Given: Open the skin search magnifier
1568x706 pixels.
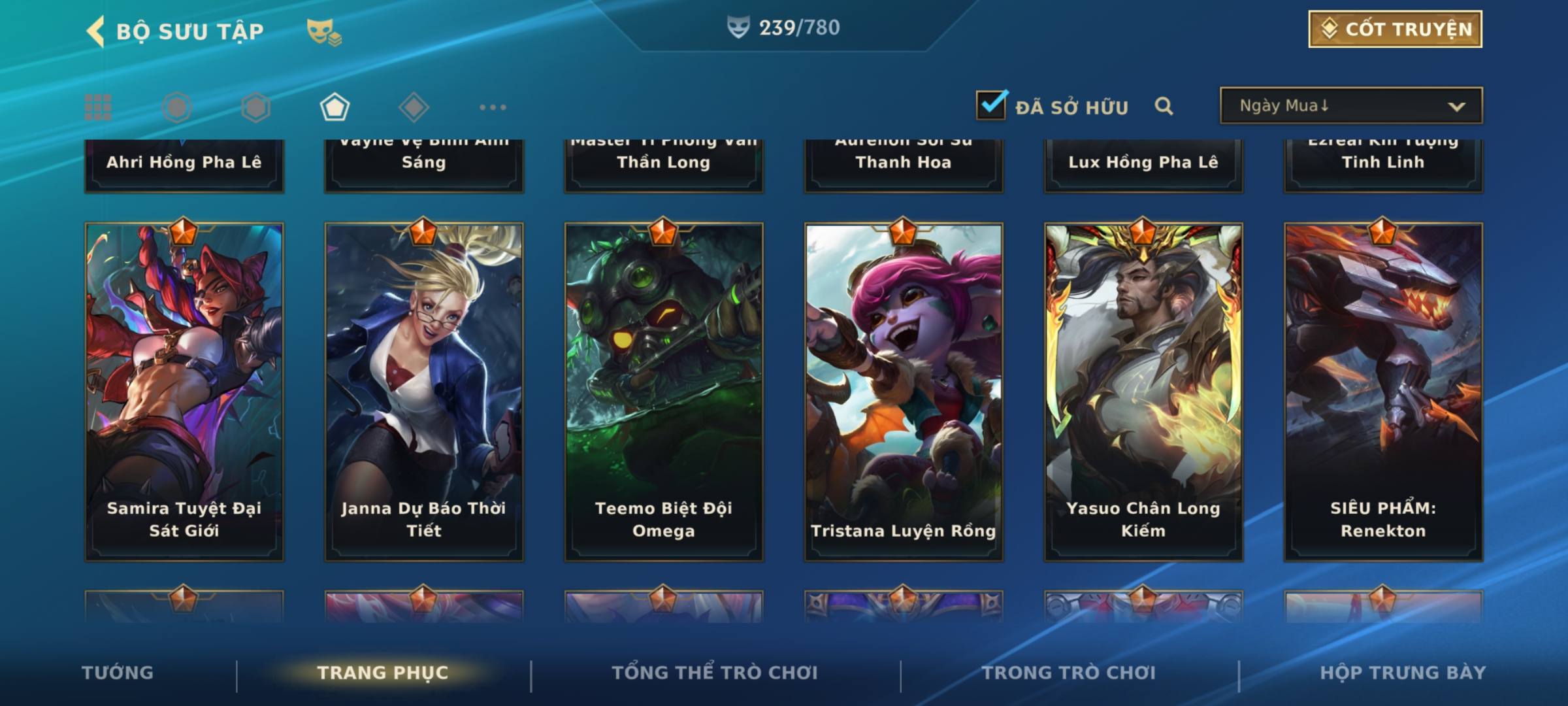Looking at the screenshot, I should [x=1164, y=106].
